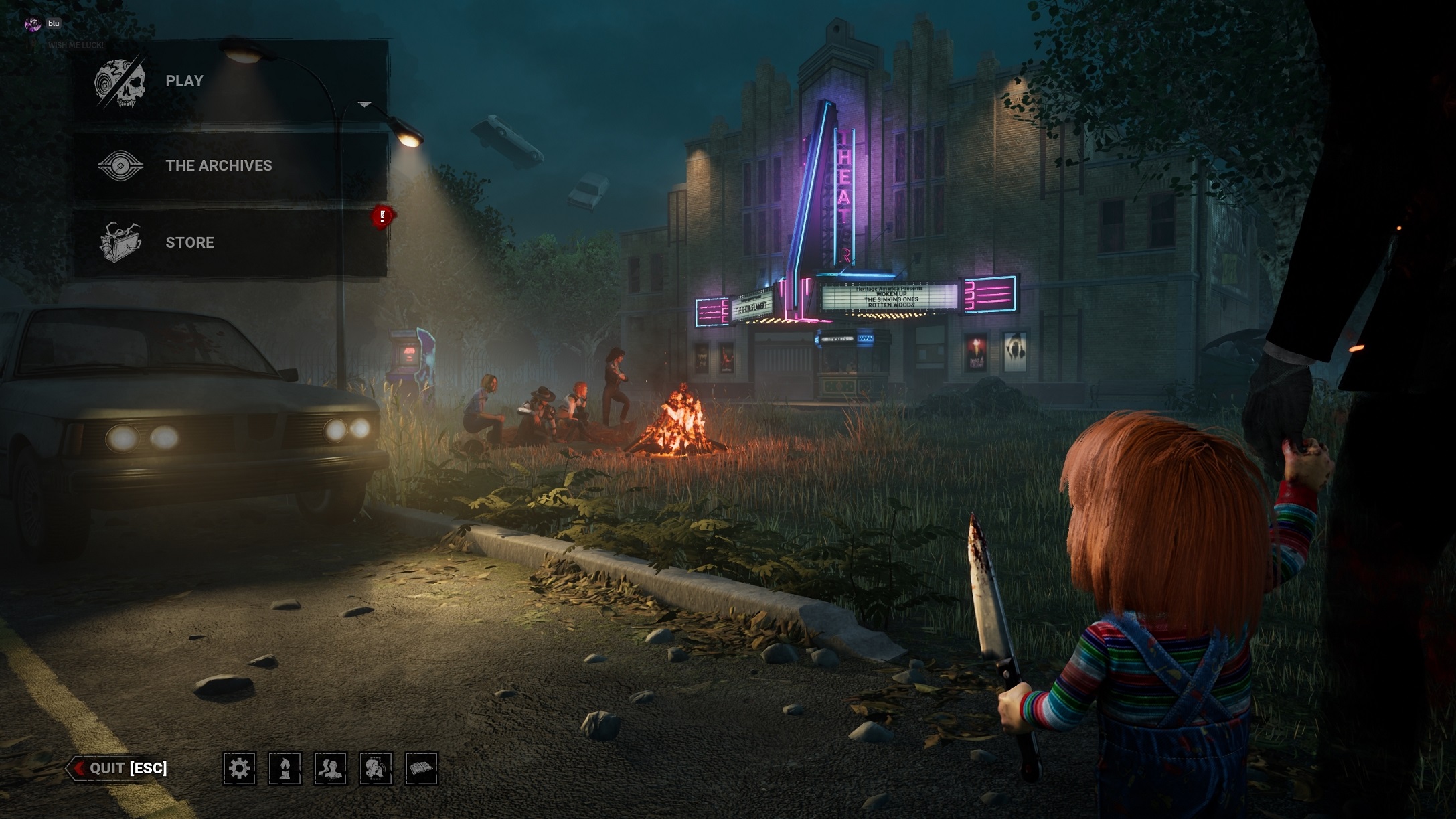Click the candle icon button

click(285, 768)
